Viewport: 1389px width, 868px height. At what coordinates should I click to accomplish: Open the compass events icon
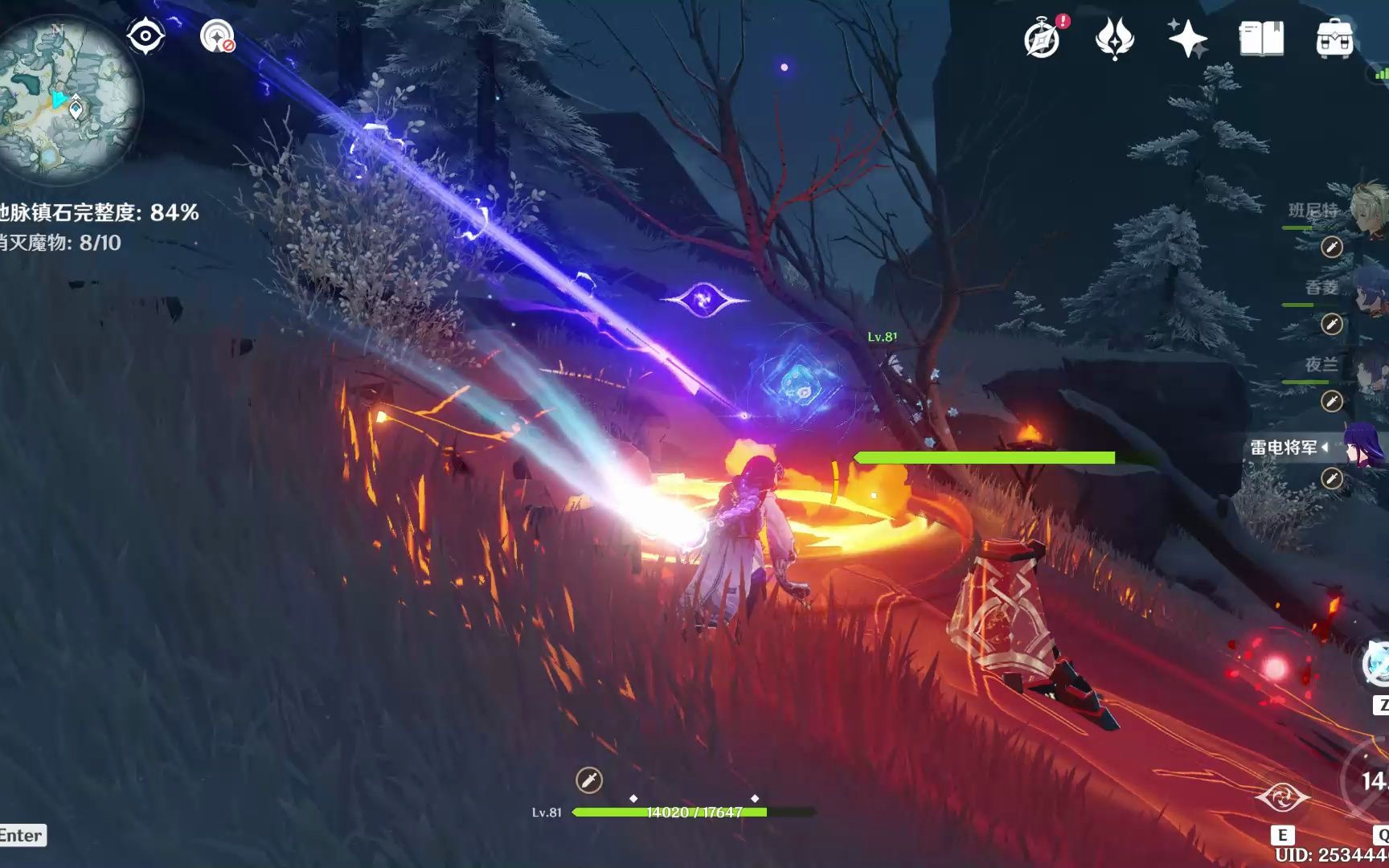1043,39
